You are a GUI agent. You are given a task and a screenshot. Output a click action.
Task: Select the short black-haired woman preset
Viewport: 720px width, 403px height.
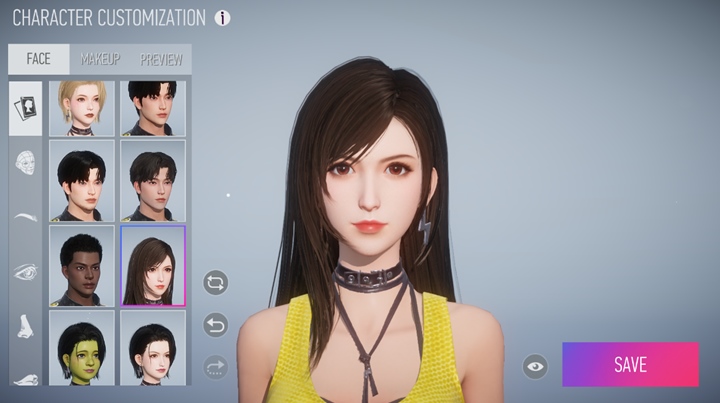point(152,347)
